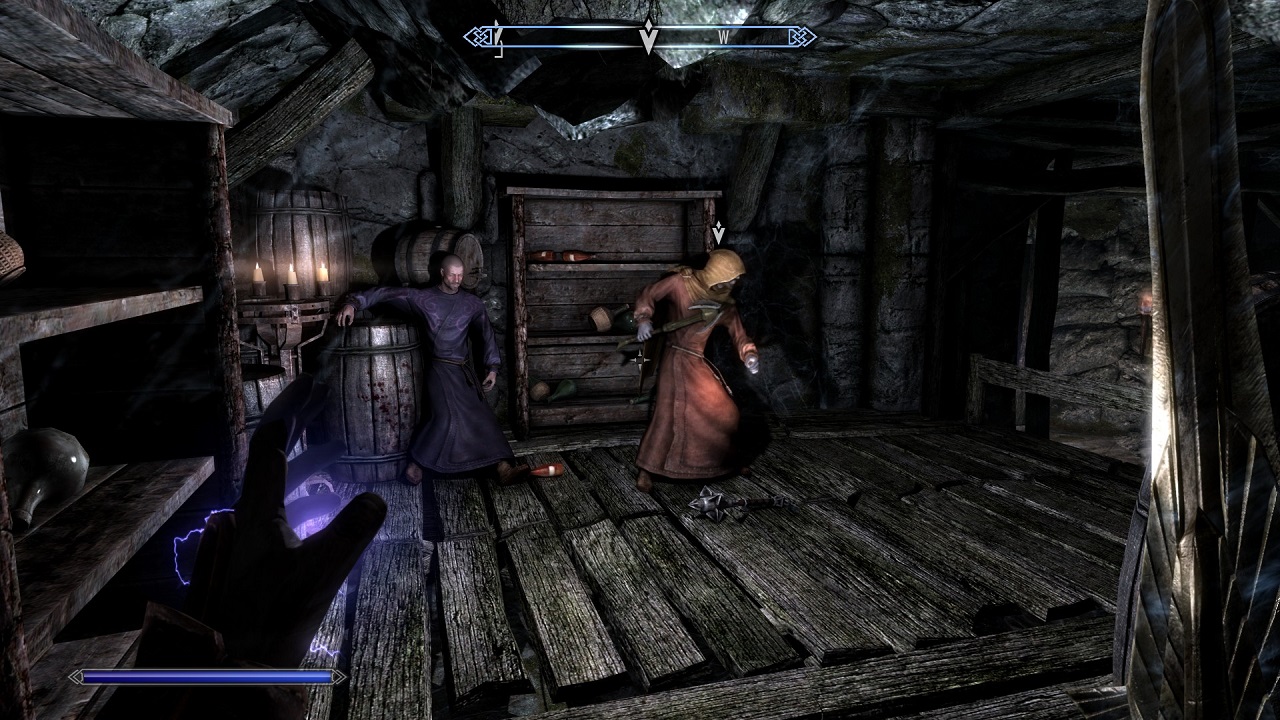Select the quest arrow on the compass
1280x720 pixels.
coord(648,36)
